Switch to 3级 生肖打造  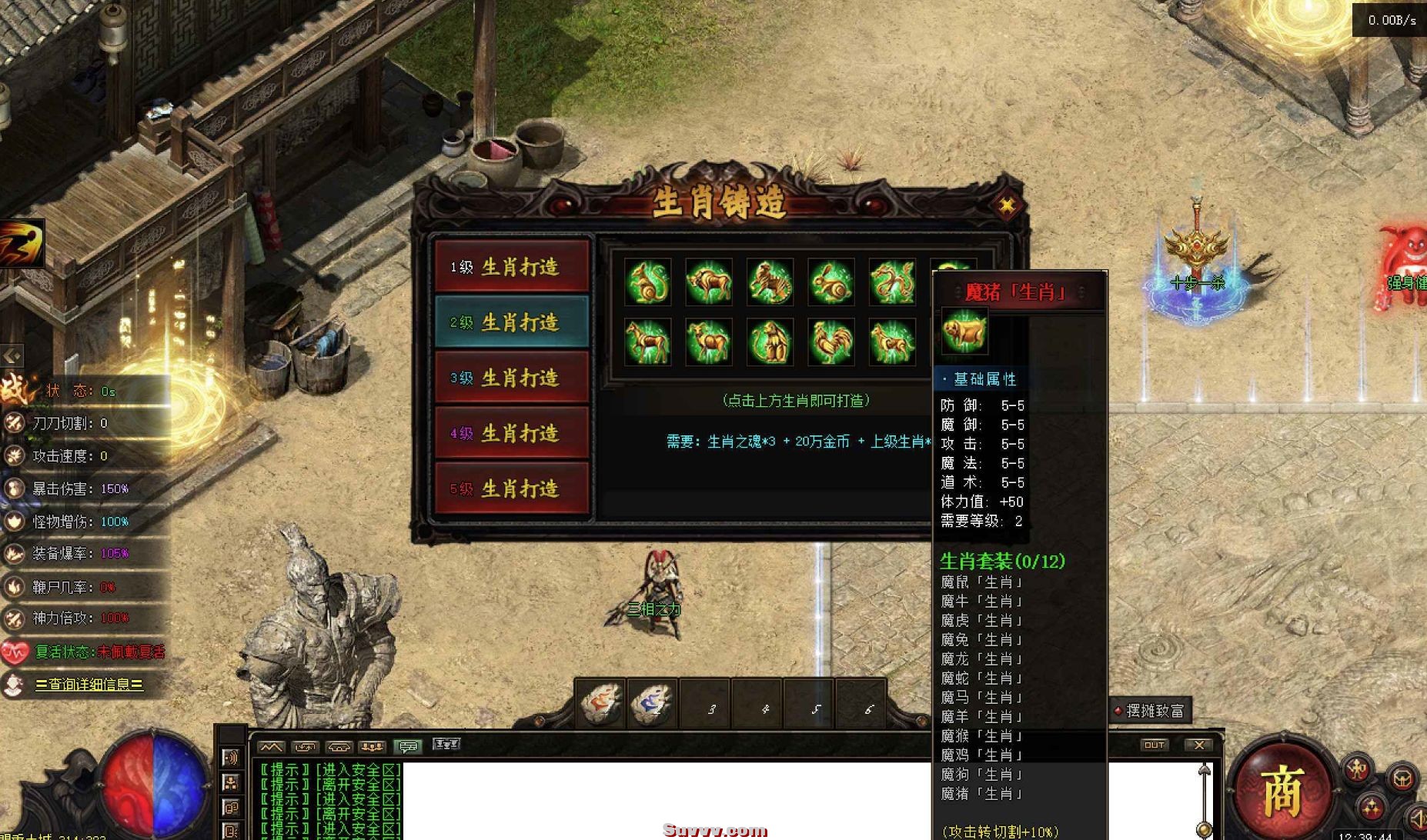(512, 378)
